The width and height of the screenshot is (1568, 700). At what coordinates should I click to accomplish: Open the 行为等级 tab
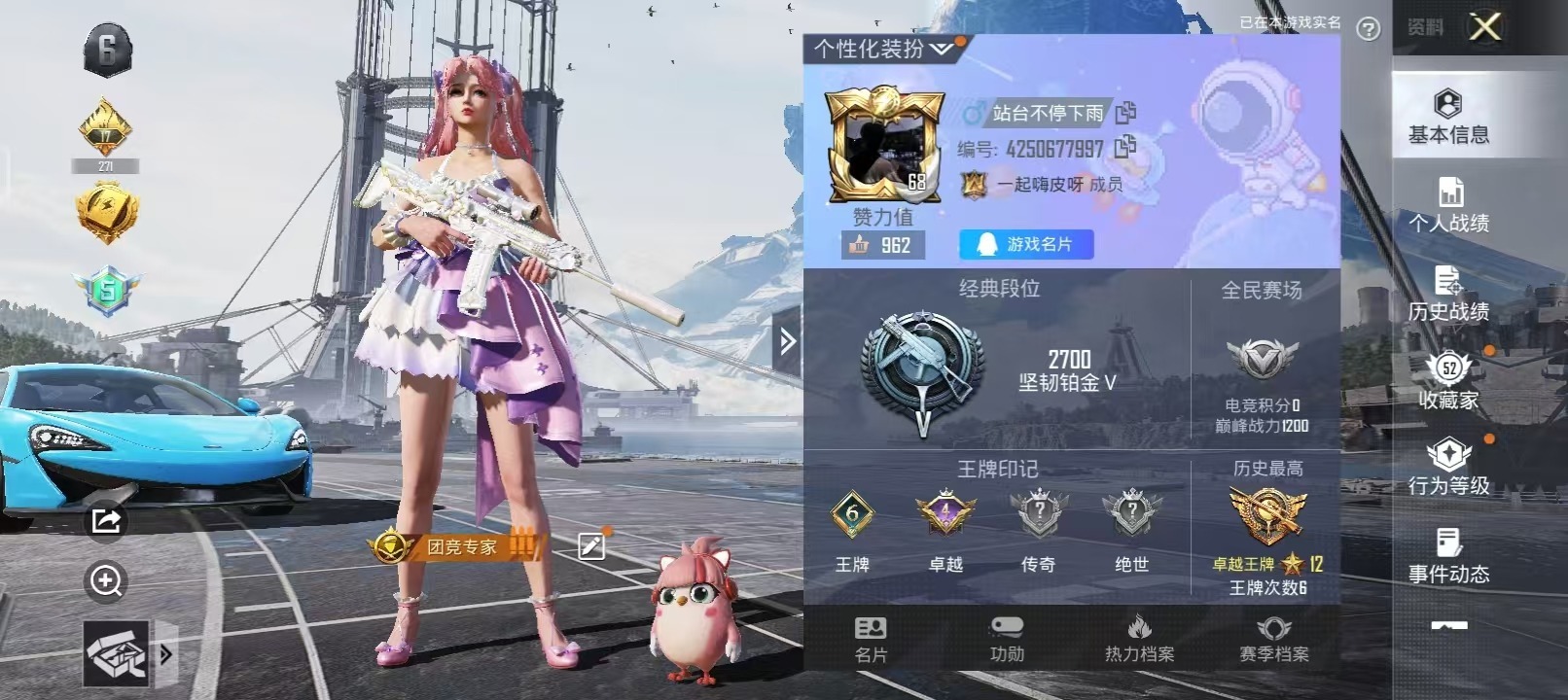[1448, 468]
